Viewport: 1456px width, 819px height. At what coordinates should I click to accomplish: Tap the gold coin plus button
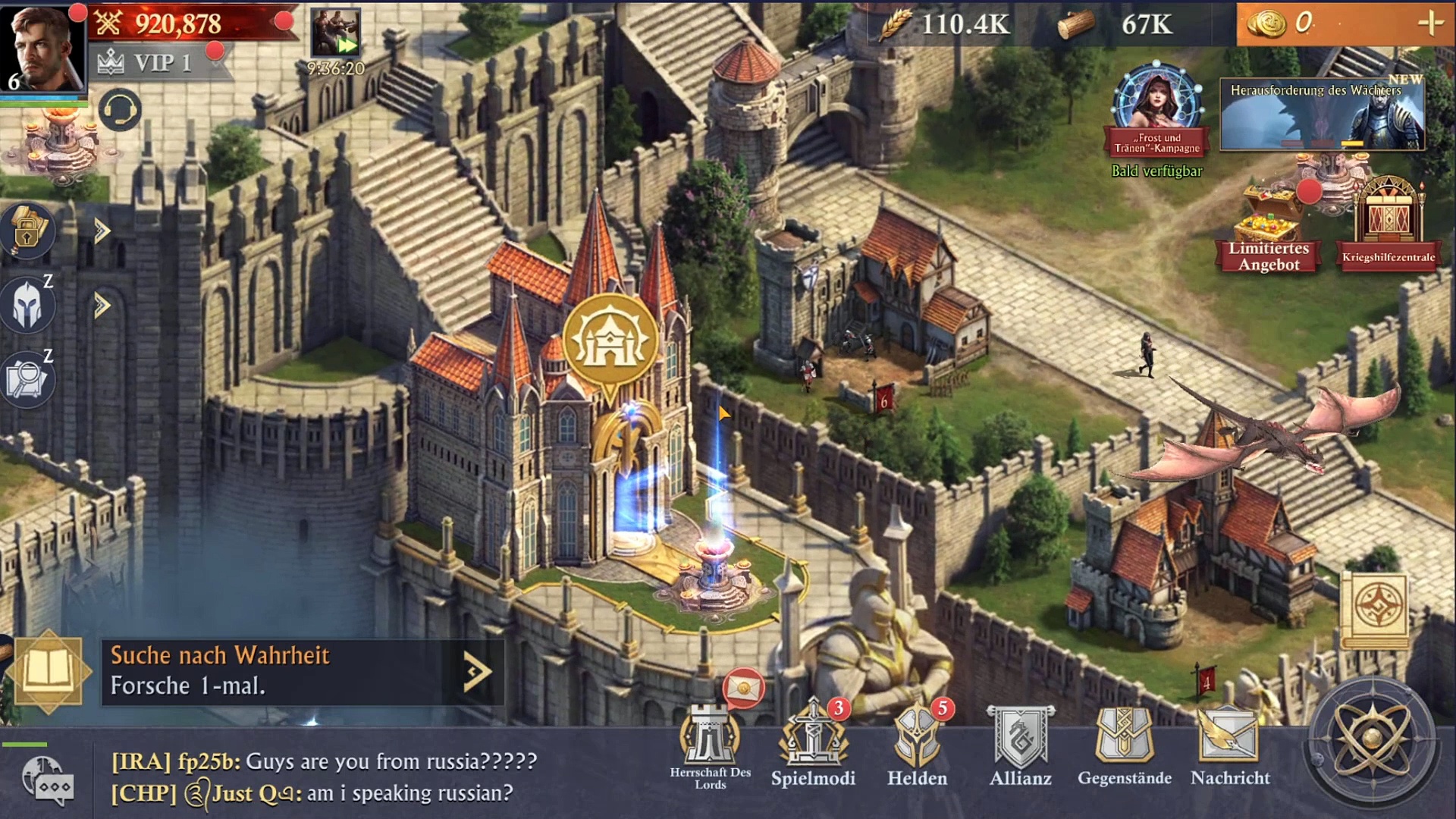pos(1430,24)
